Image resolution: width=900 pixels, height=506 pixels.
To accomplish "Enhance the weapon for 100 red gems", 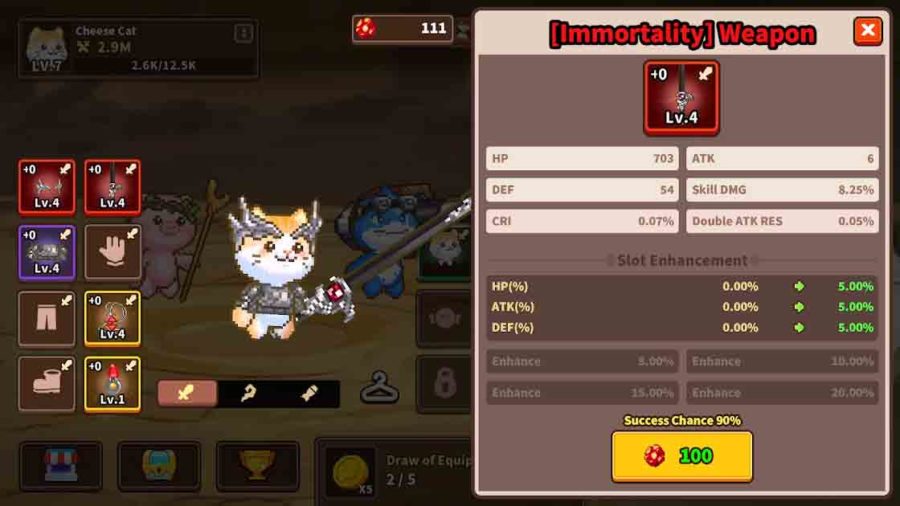I will point(682,456).
